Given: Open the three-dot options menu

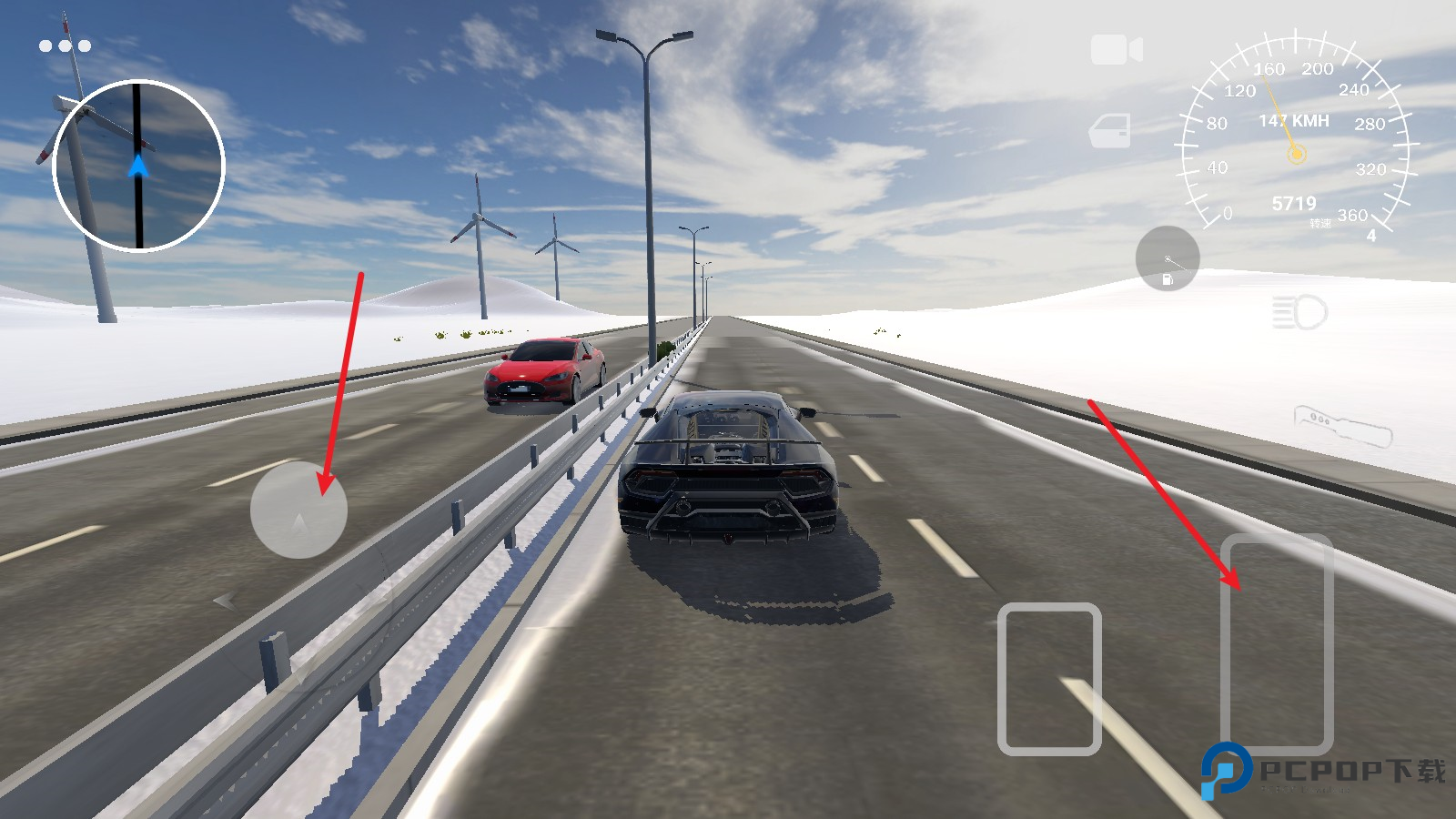Looking at the screenshot, I should point(65,45).
